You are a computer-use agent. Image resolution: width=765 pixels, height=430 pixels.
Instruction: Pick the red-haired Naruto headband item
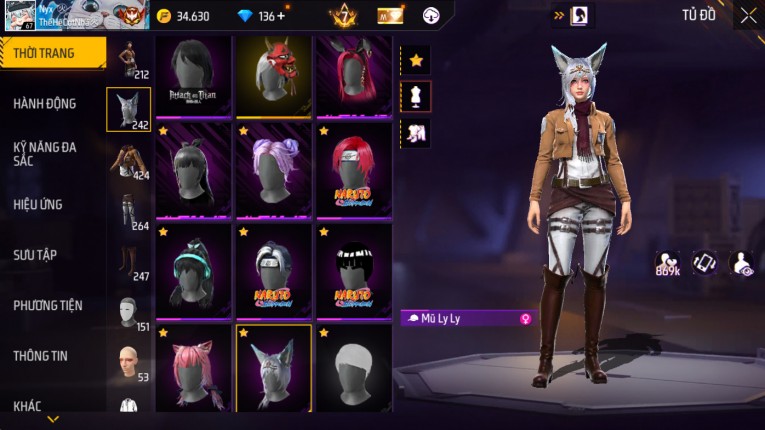pos(354,168)
